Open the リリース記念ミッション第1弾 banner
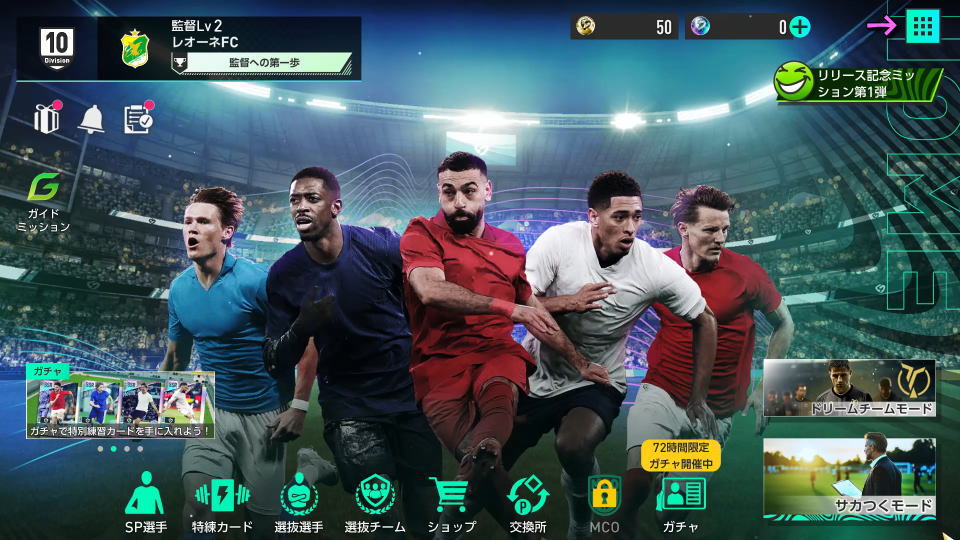This screenshot has height=540, width=960. (x=857, y=82)
